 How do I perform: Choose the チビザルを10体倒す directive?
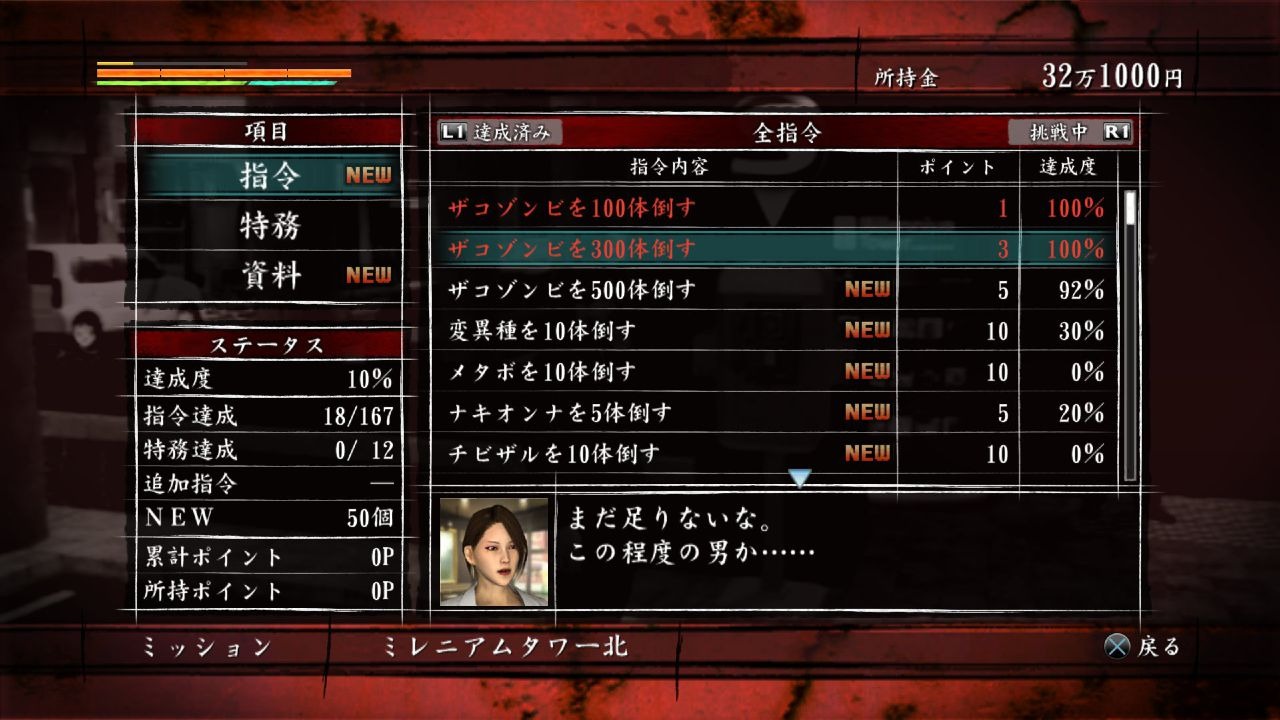tap(775, 454)
